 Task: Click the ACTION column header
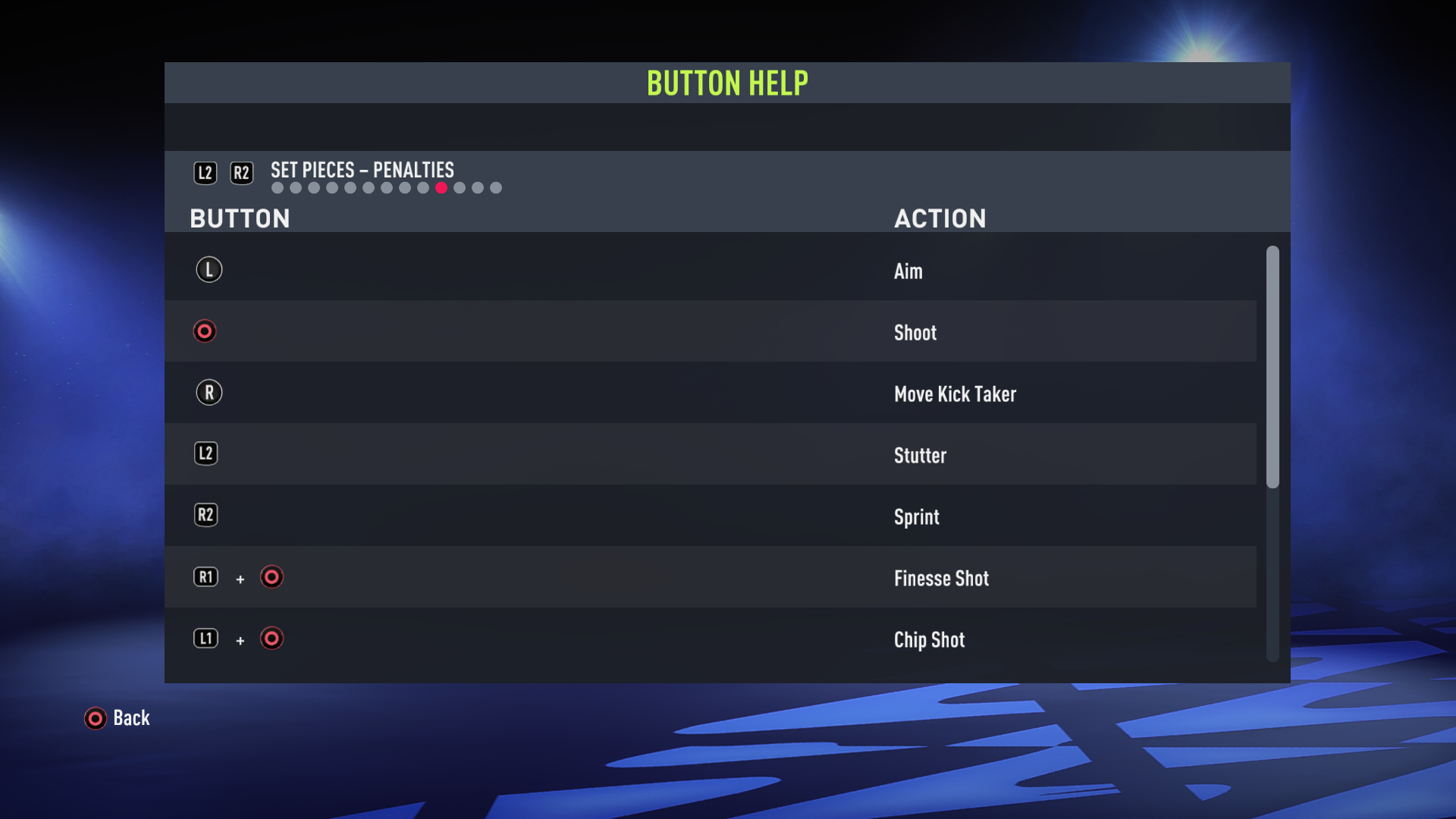[x=940, y=218]
